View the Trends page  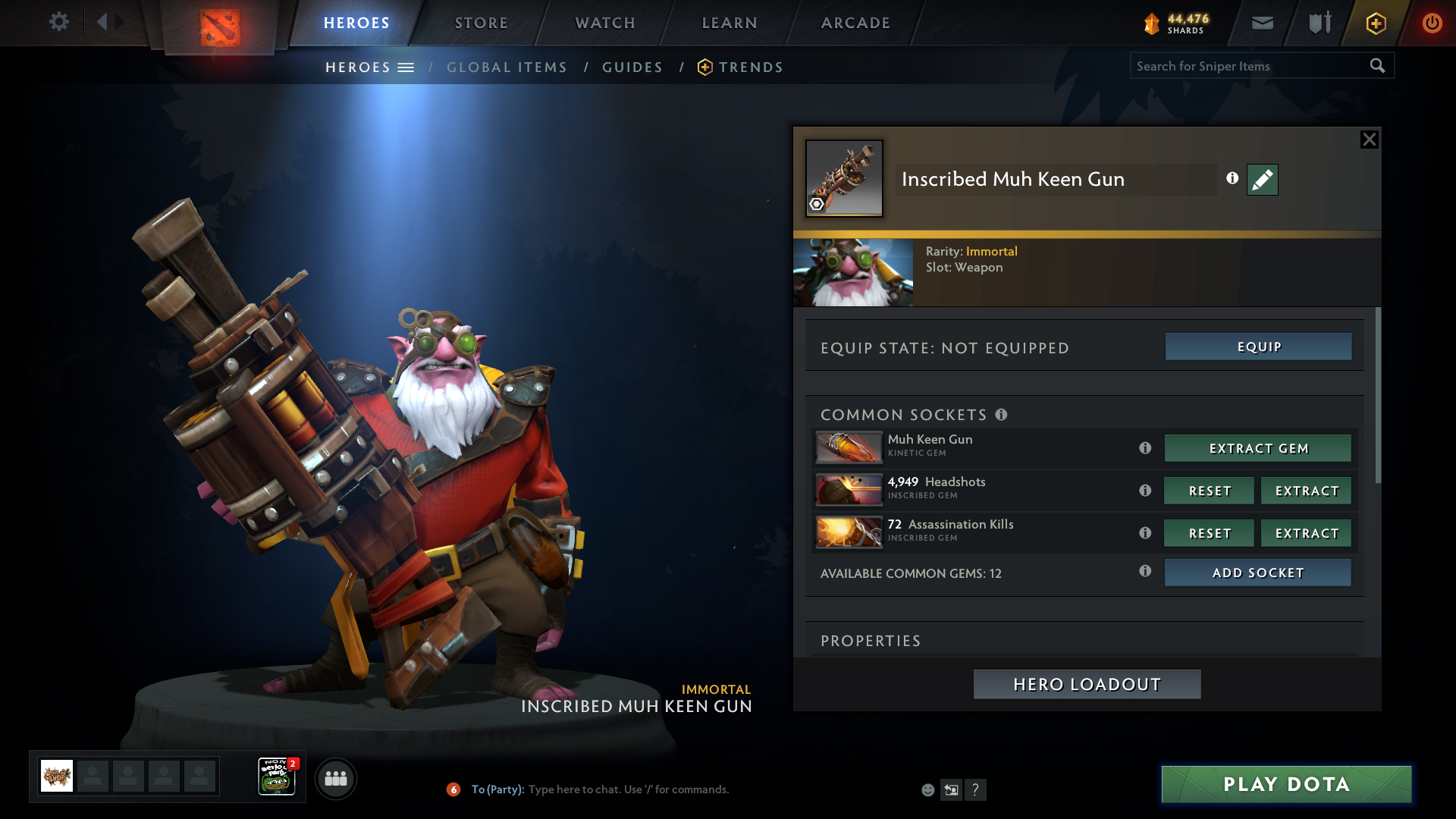click(x=750, y=67)
